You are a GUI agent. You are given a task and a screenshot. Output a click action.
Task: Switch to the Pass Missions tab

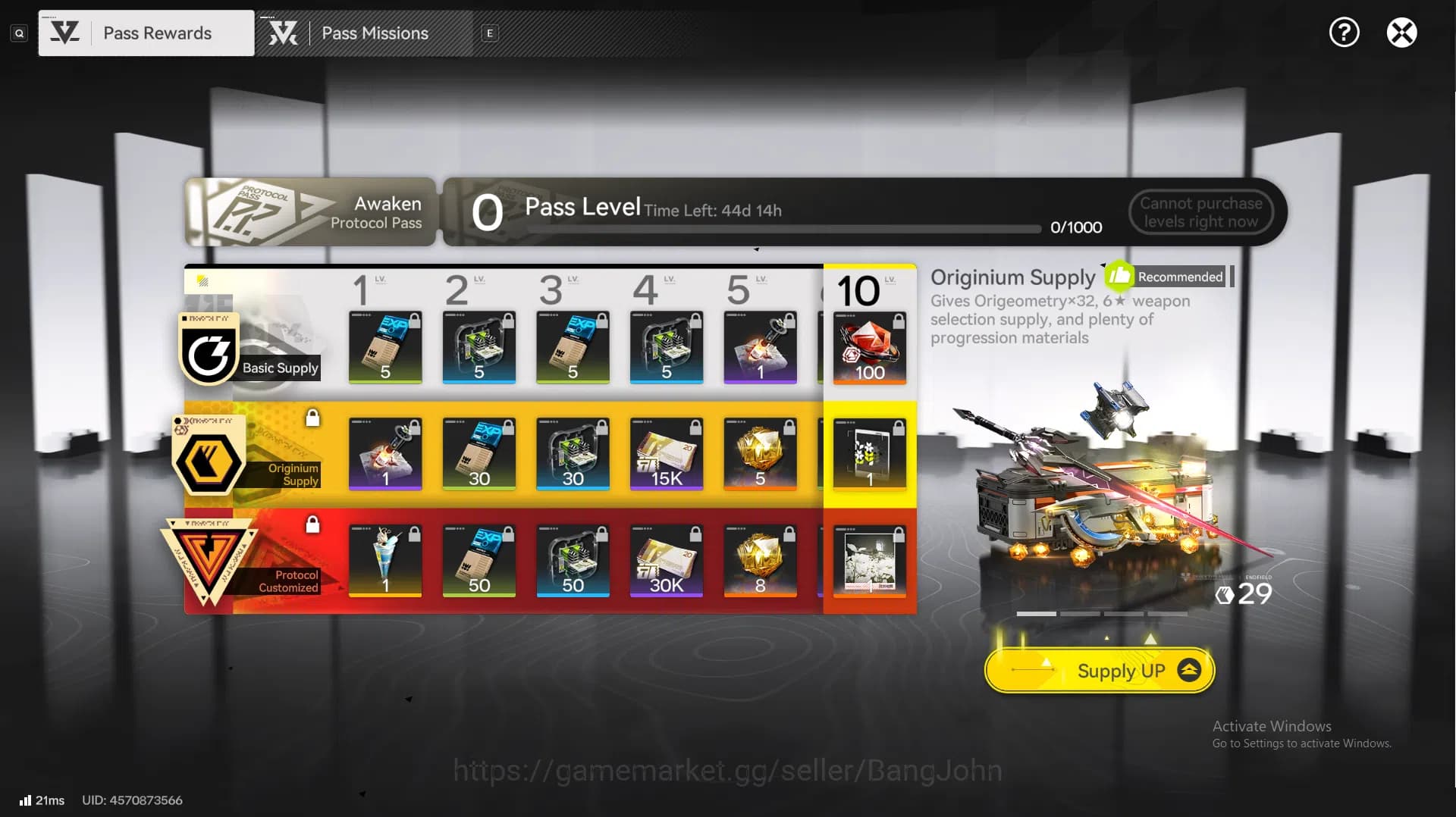point(375,33)
